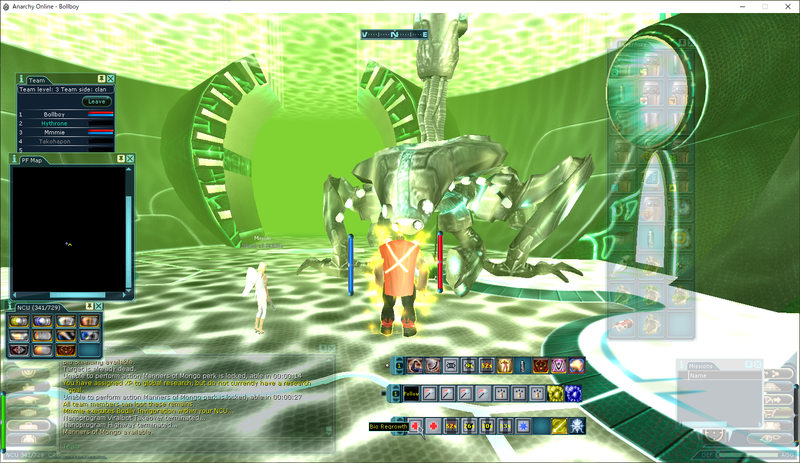The height and width of the screenshot is (463, 800).
Task: Activate the blue snowflake hotbar slot
Action: click(x=521, y=427)
